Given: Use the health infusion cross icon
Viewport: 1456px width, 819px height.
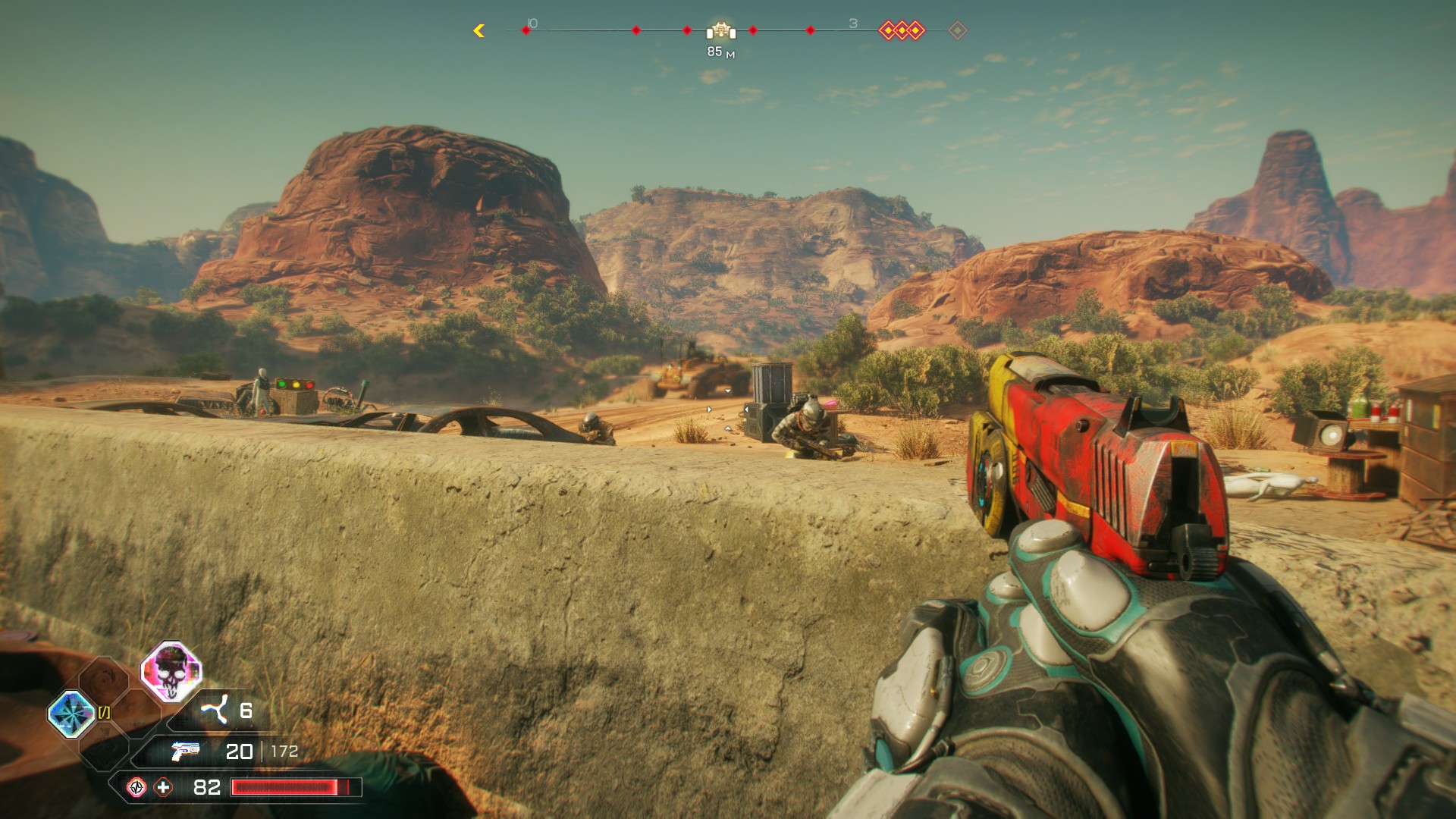Looking at the screenshot, I should pos(163,787).
